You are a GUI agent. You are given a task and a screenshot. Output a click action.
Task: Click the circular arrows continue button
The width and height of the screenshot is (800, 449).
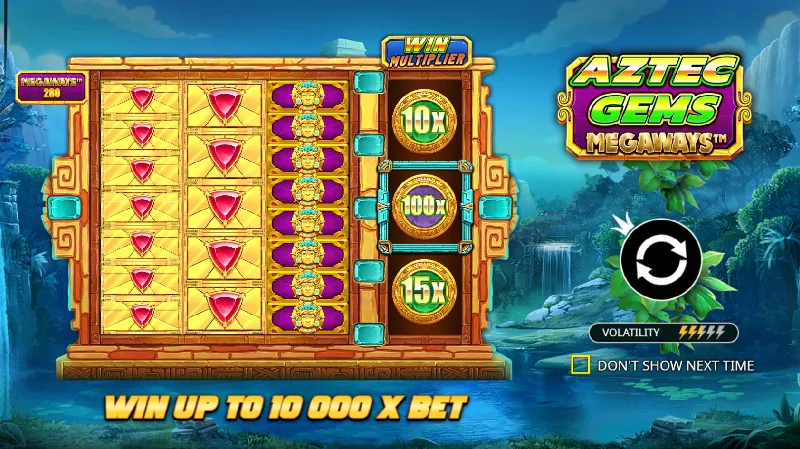(659, 262)
